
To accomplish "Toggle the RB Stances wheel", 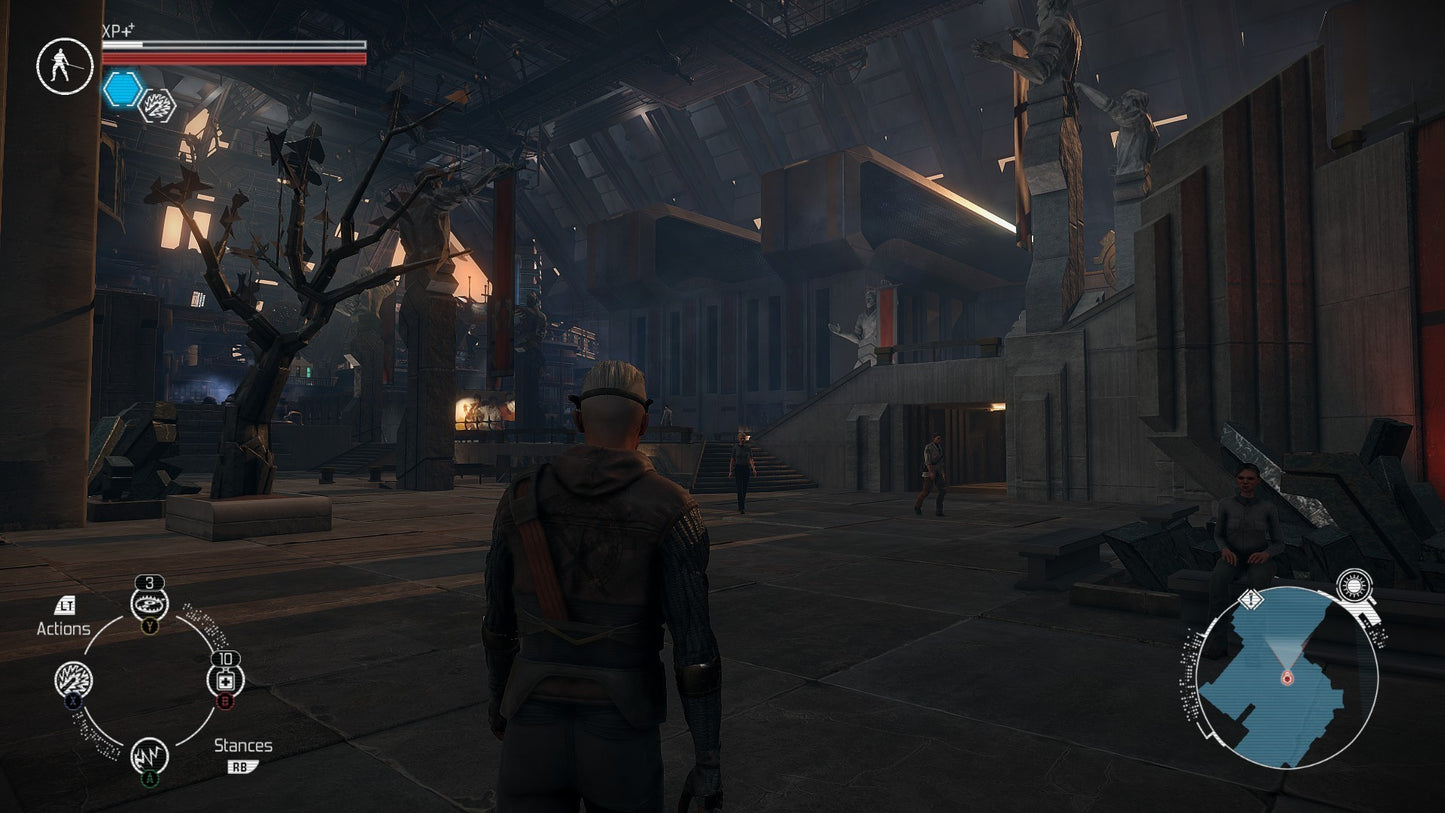I will coord(241,765).
